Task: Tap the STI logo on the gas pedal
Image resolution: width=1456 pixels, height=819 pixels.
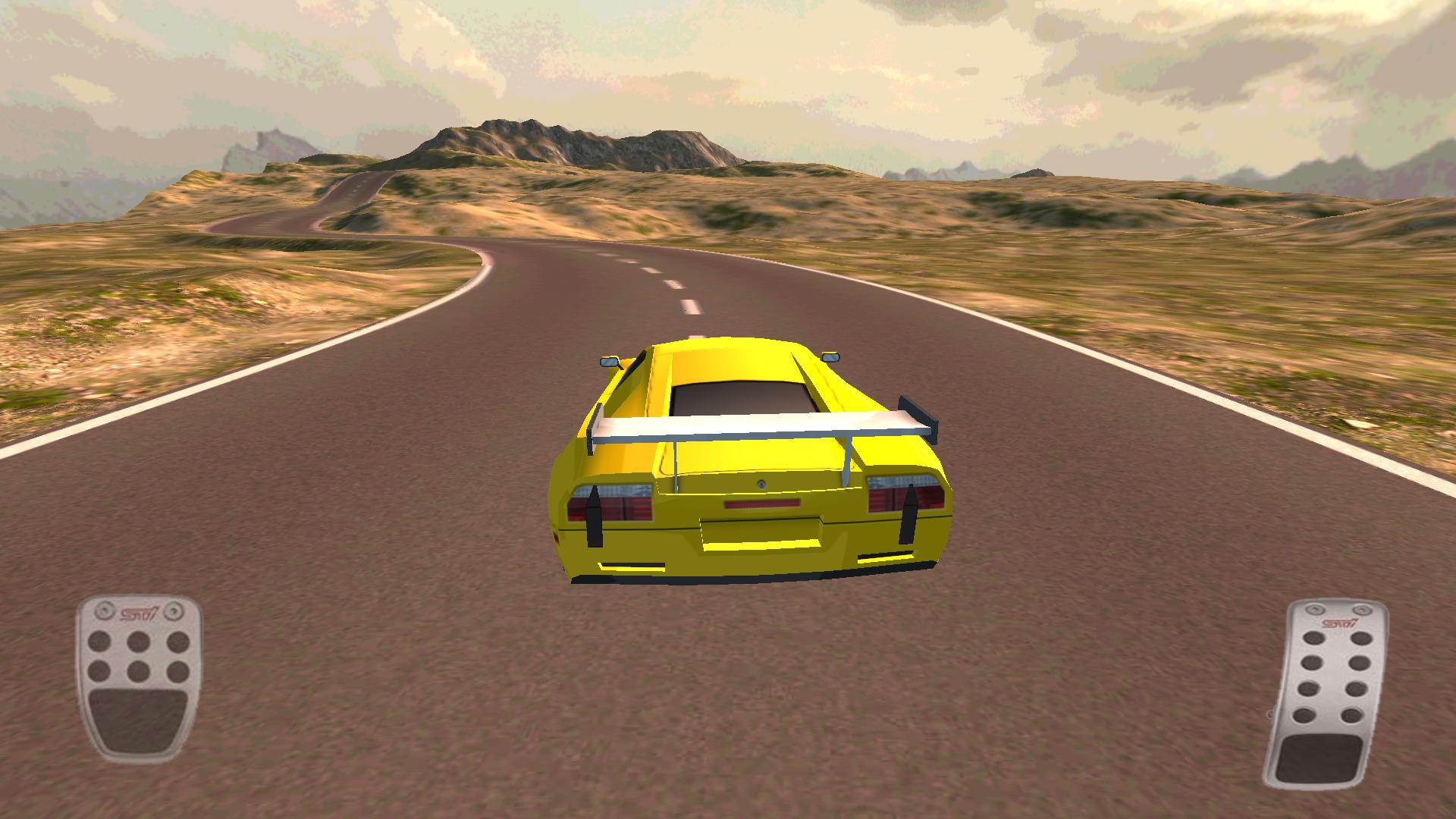Action: (x=1338, y=623)
